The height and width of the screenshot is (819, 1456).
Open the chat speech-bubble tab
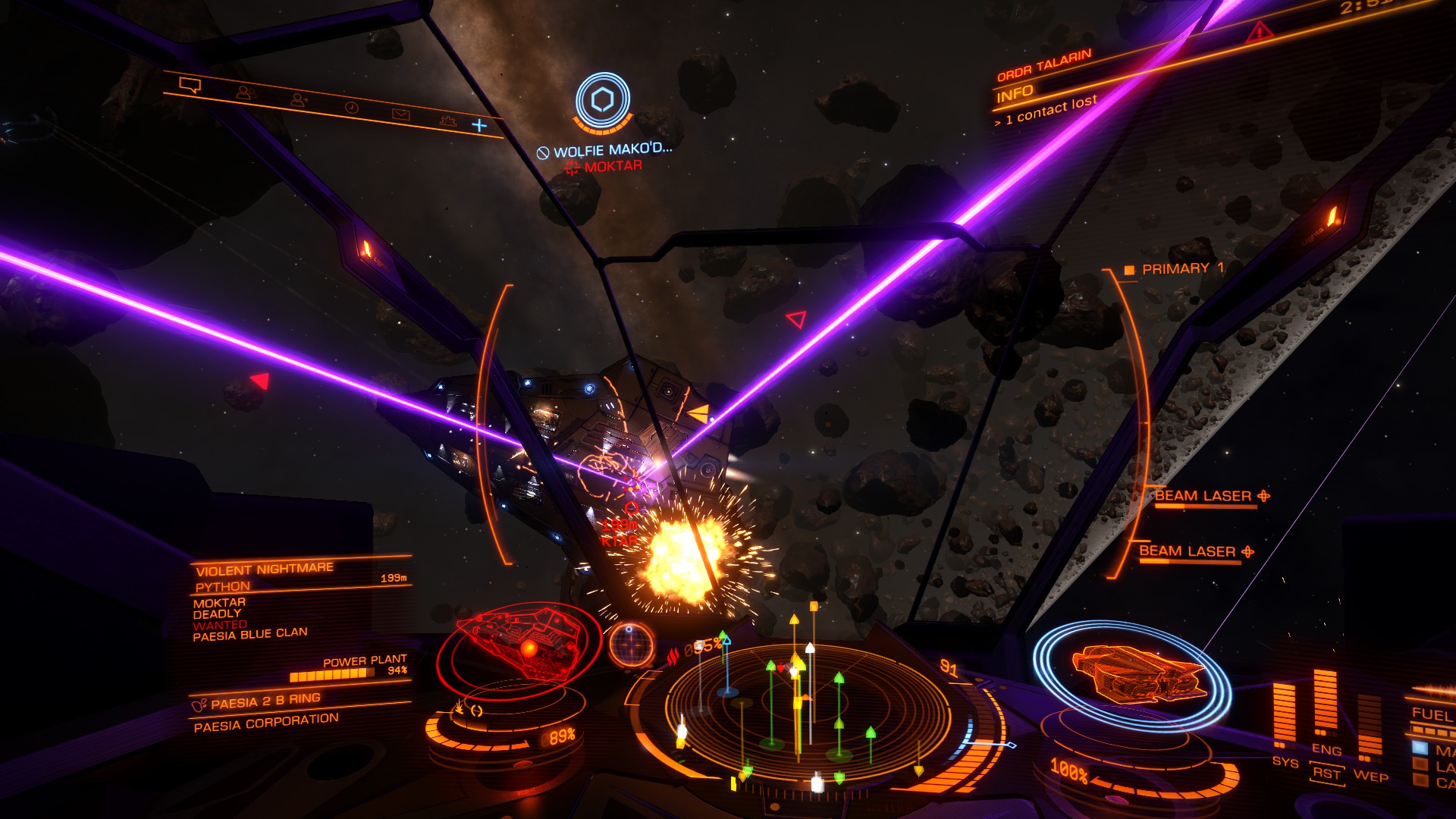190,86
